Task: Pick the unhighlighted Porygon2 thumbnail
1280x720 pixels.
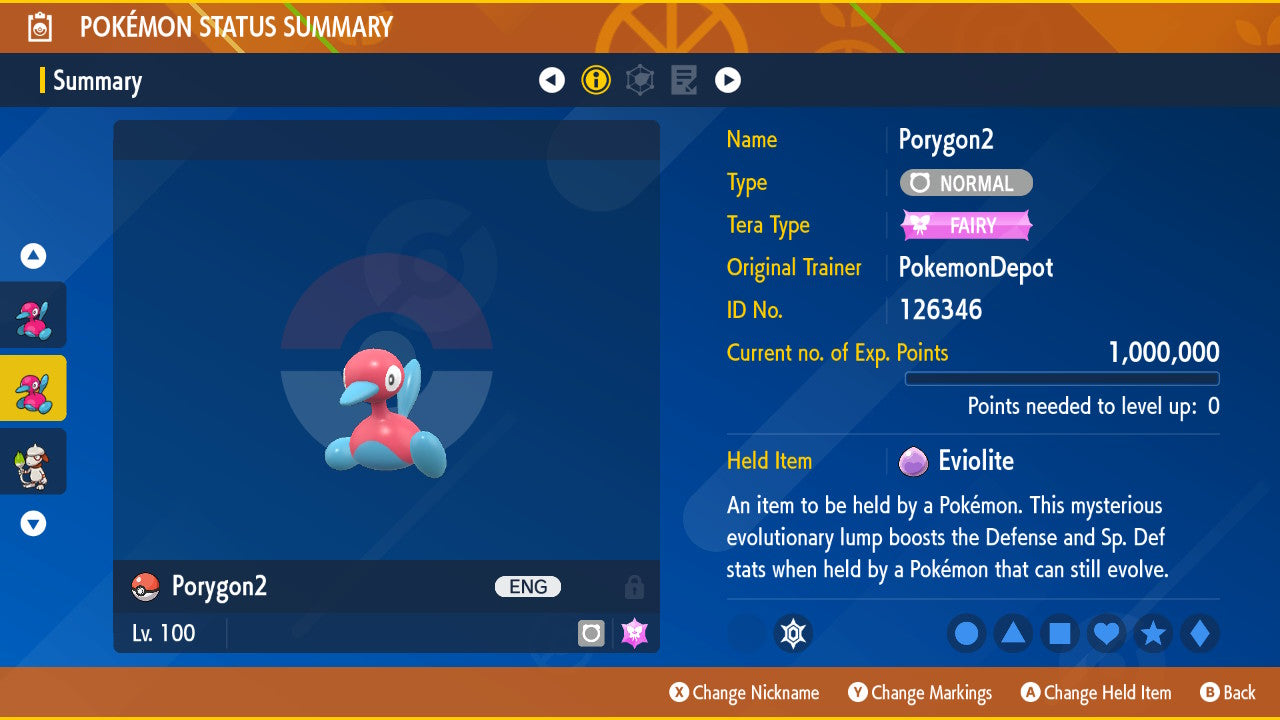Action: point(34,315)
